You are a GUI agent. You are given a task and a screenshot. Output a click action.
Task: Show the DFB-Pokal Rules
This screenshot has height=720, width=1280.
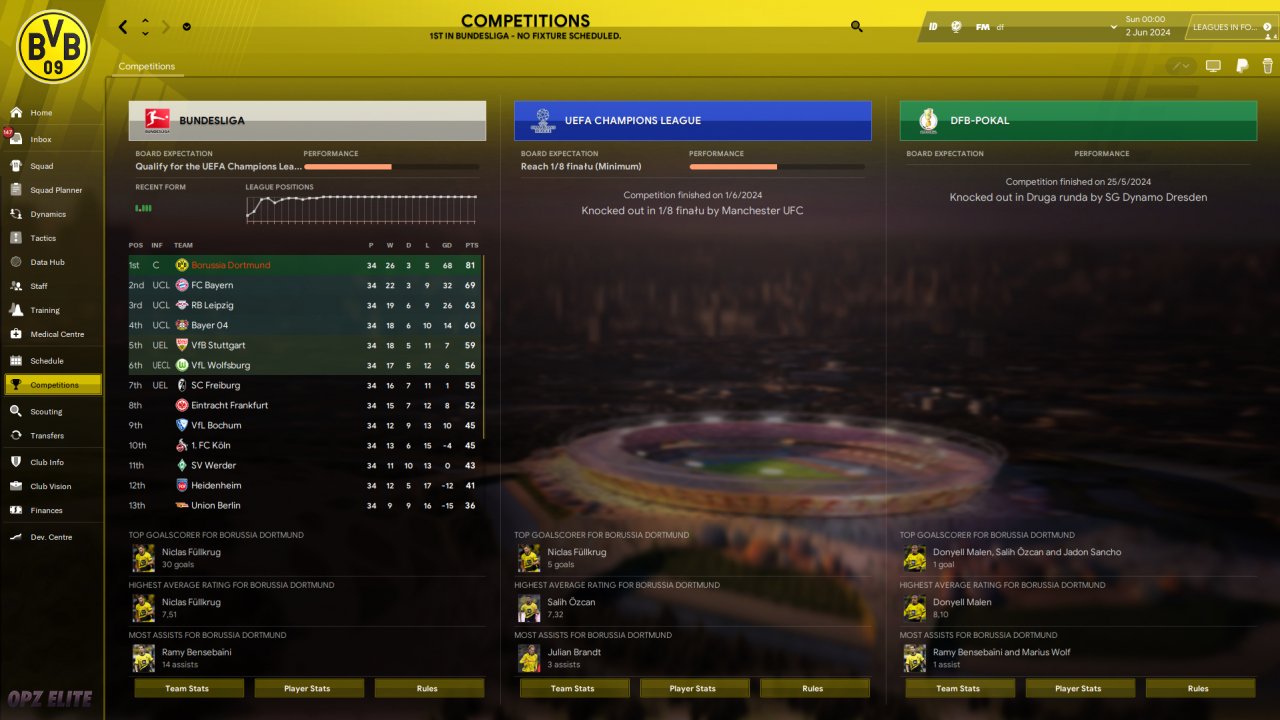coord(1199,688)
